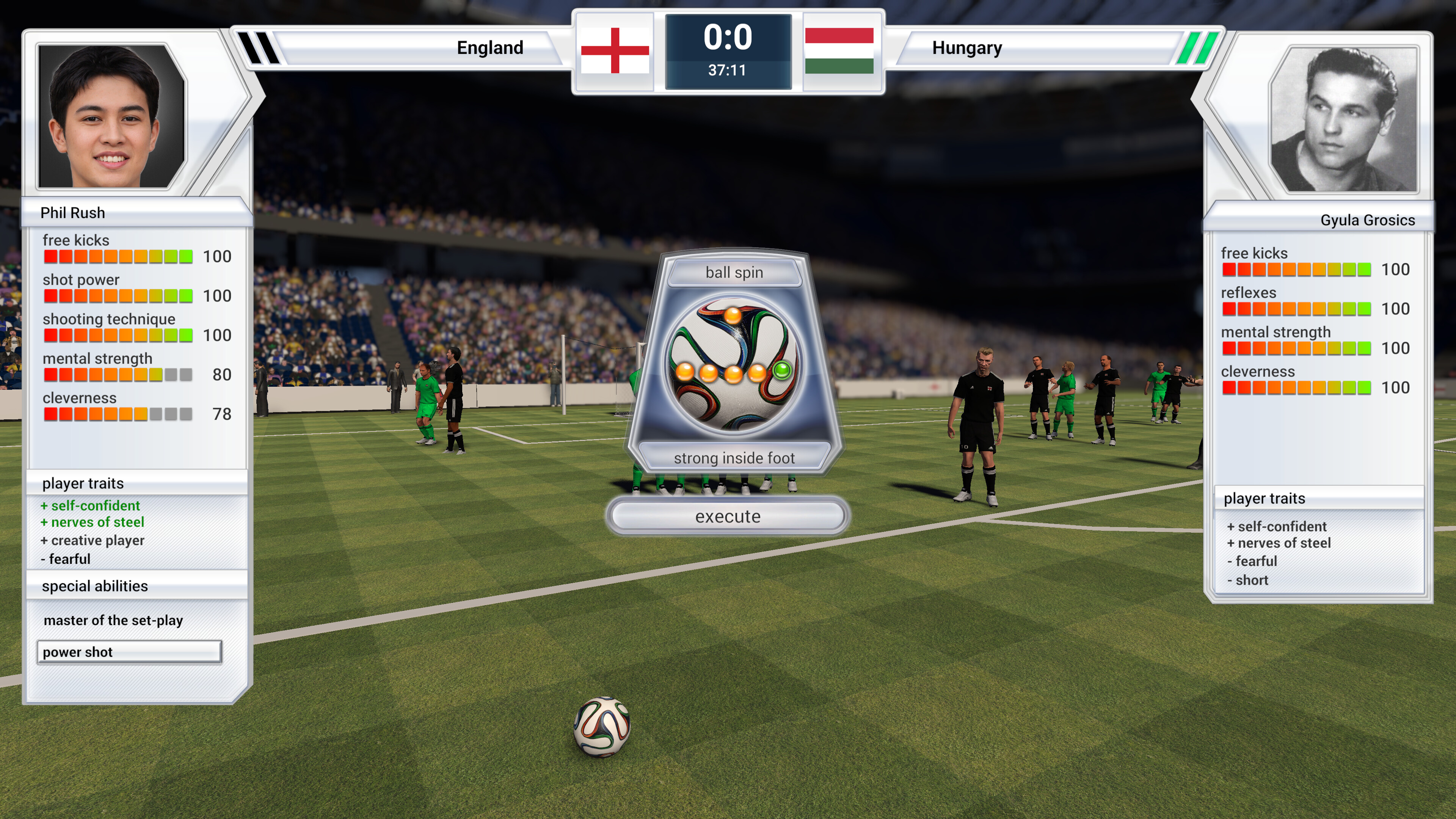This screenshot has height=819, width=1456.
Task: Click the match timer showing 37:11
Action: [728, 71]
